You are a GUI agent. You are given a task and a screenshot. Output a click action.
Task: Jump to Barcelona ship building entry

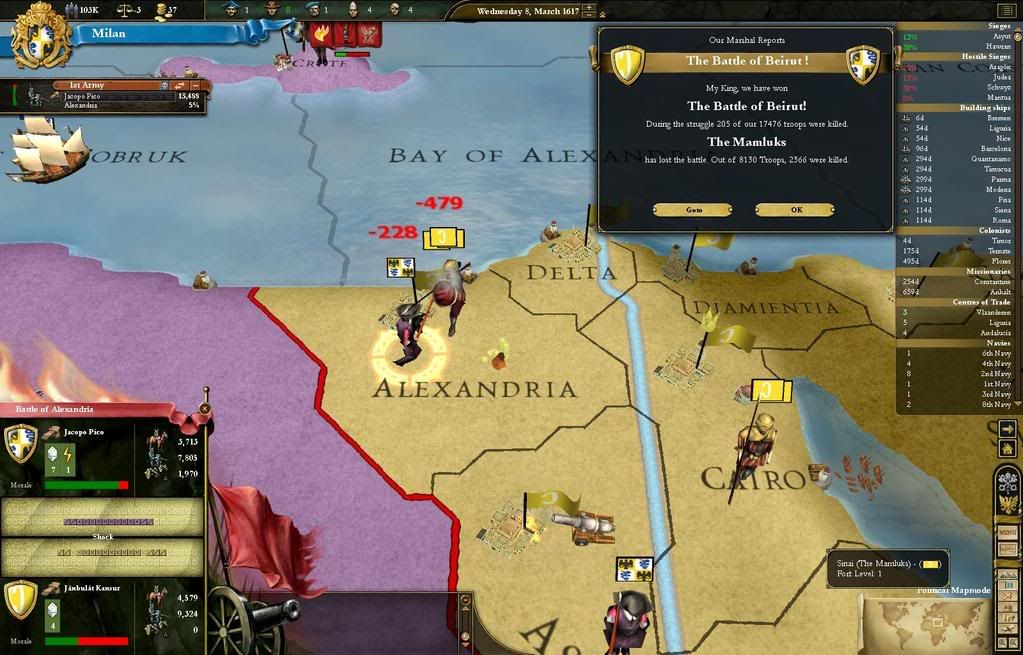[x=958, y=148]
